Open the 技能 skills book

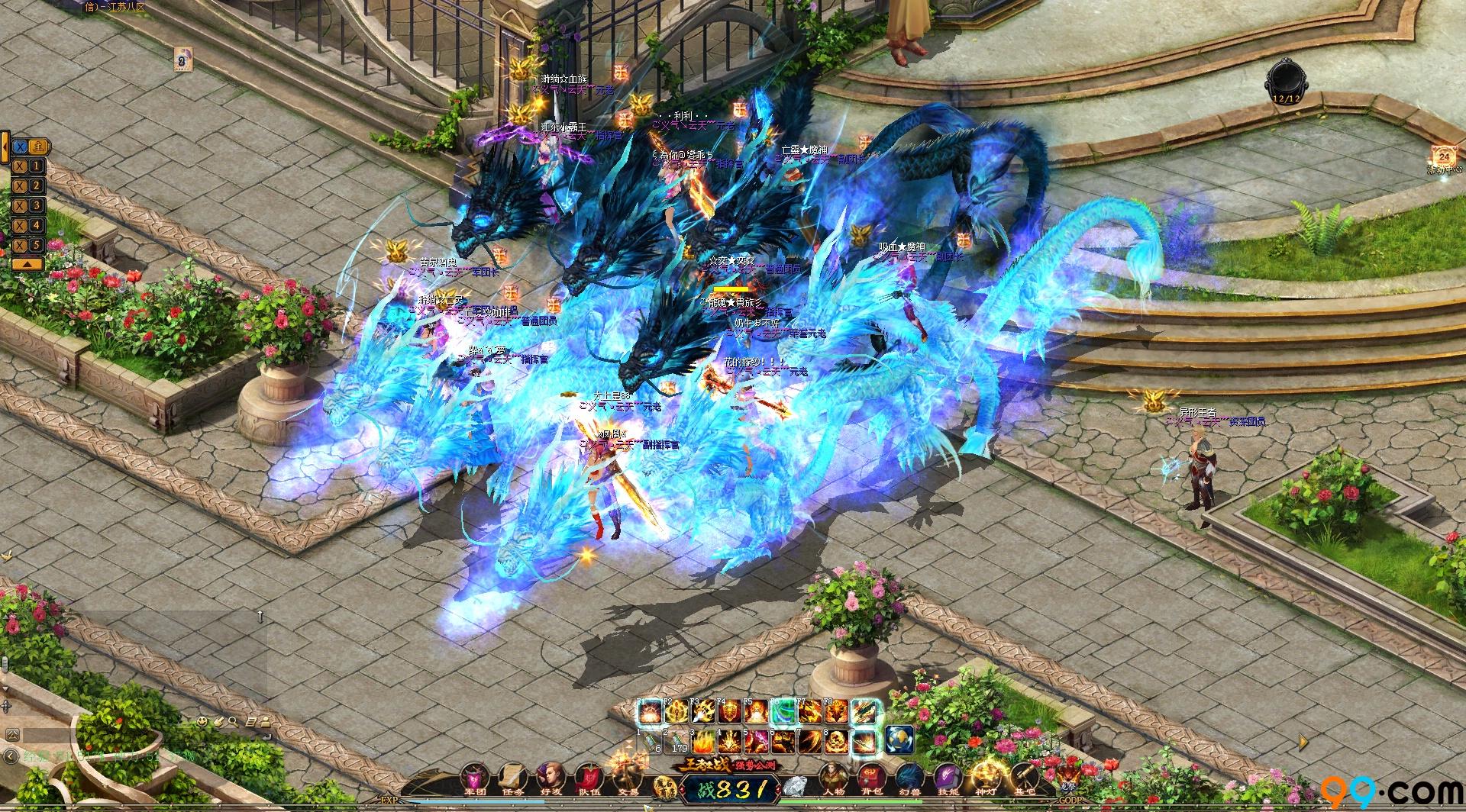947,779
